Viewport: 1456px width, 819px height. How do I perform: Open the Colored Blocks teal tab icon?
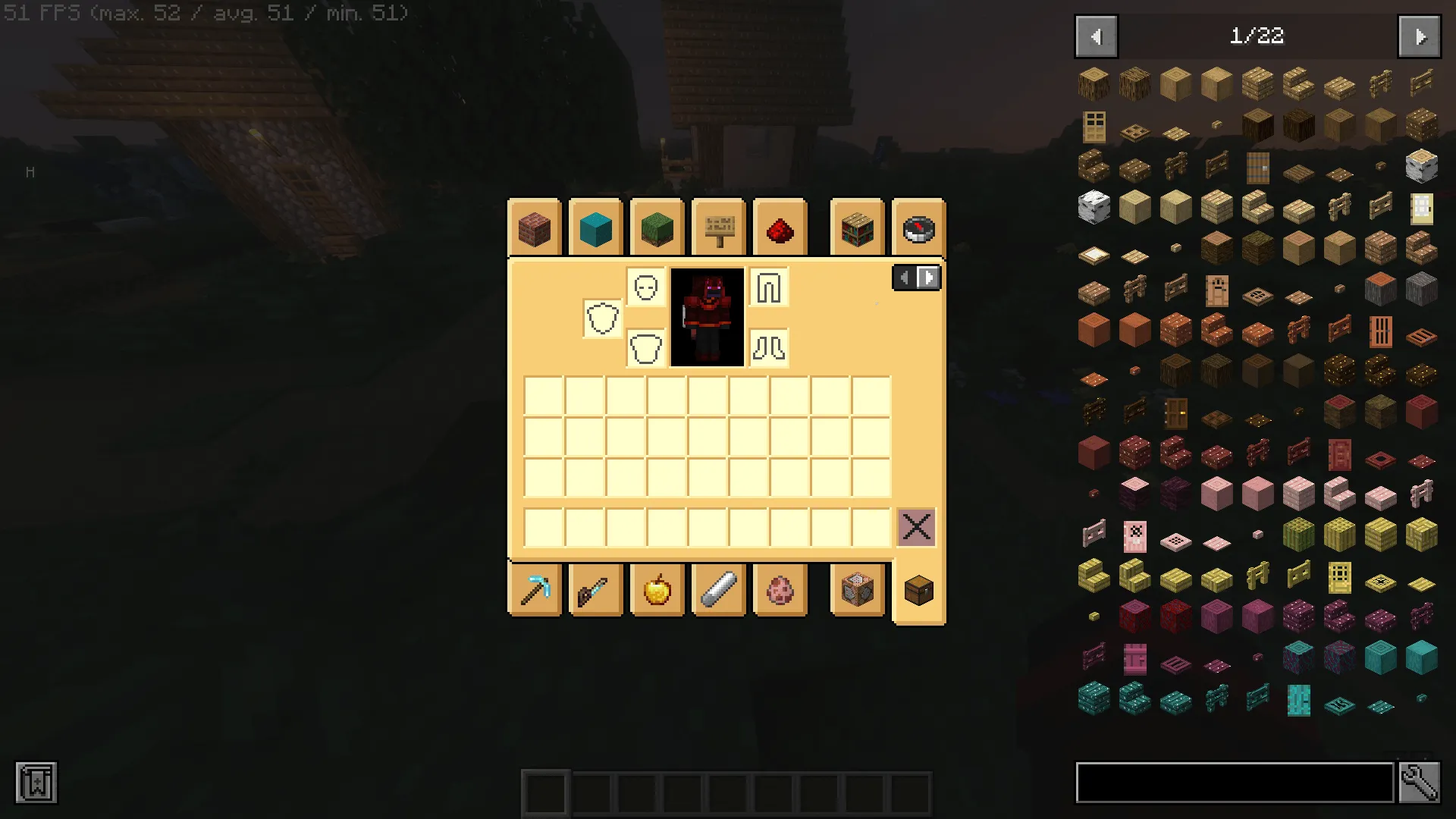[595, 227]
